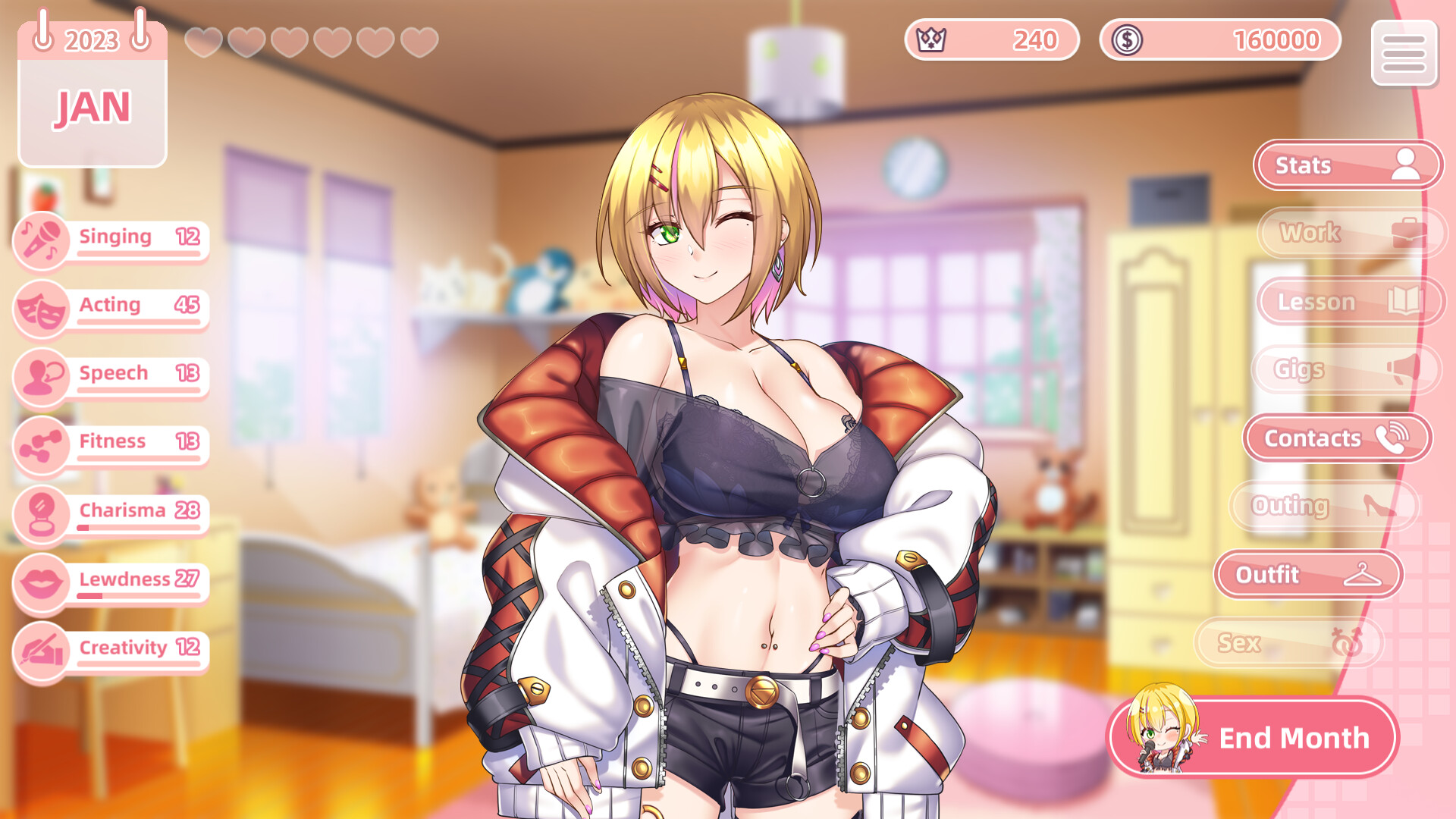
Task: Click the dollar money icon
Action: tap(1126, 39)
